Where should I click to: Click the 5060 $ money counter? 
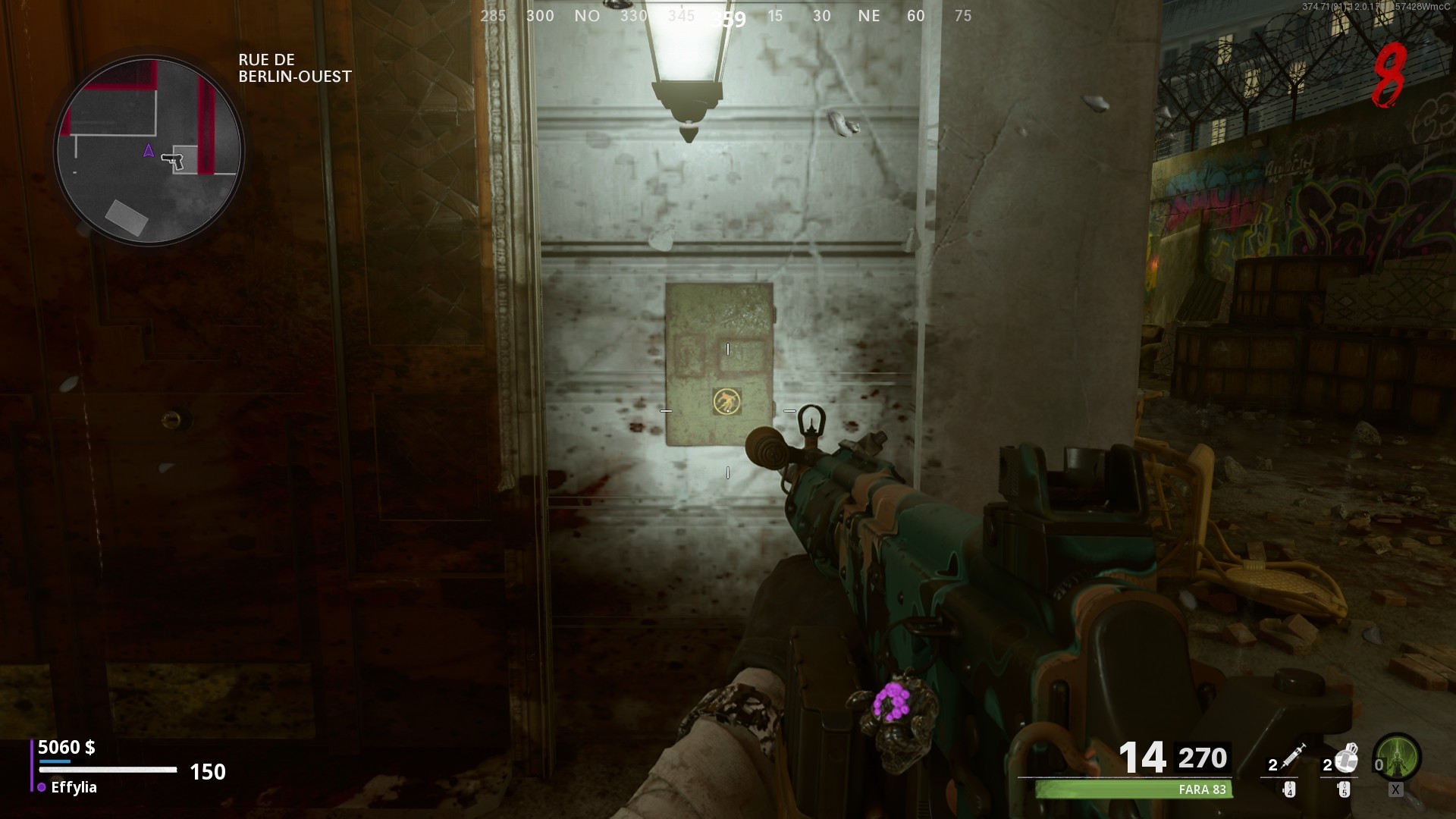pos(67,748)
